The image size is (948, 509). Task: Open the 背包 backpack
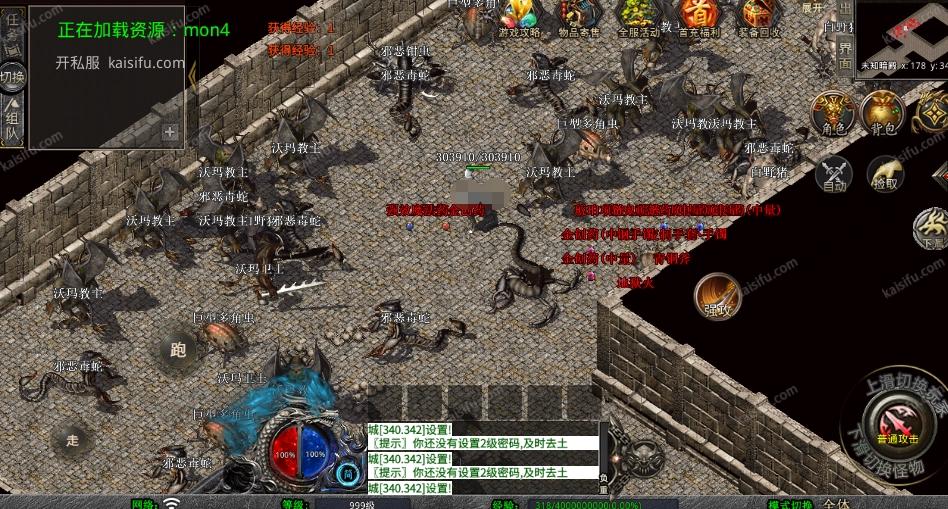click(x=882, y=112)
